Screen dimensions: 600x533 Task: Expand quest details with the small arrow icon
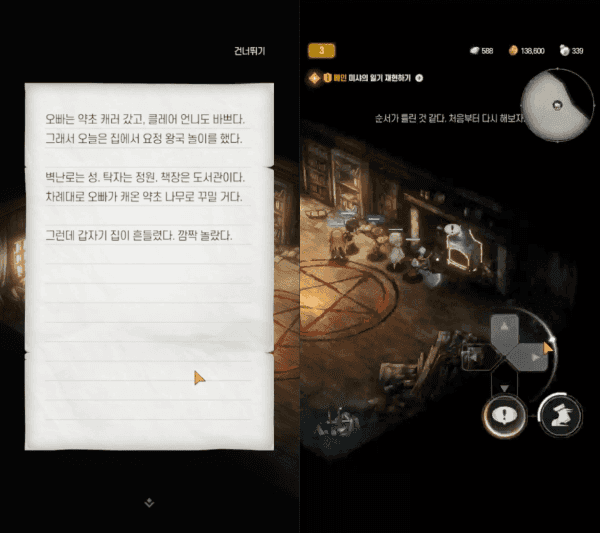419,77
